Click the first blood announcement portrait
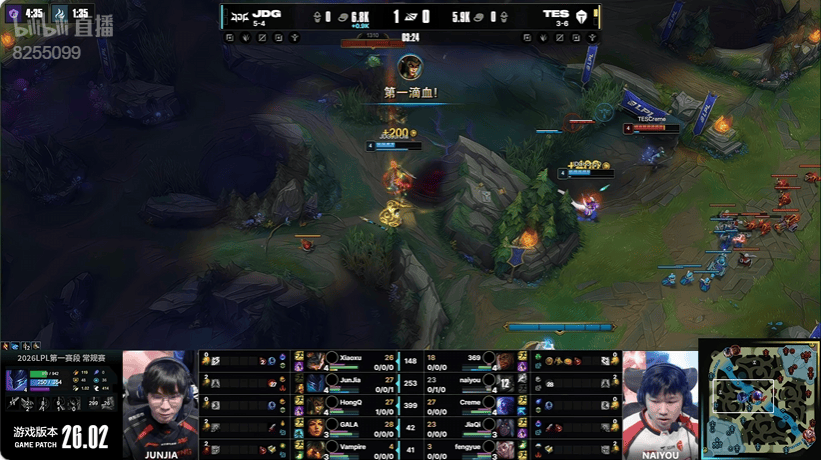The width and height of the screenshot is (823, 460). pyautogui.click(x=409, y=68)
